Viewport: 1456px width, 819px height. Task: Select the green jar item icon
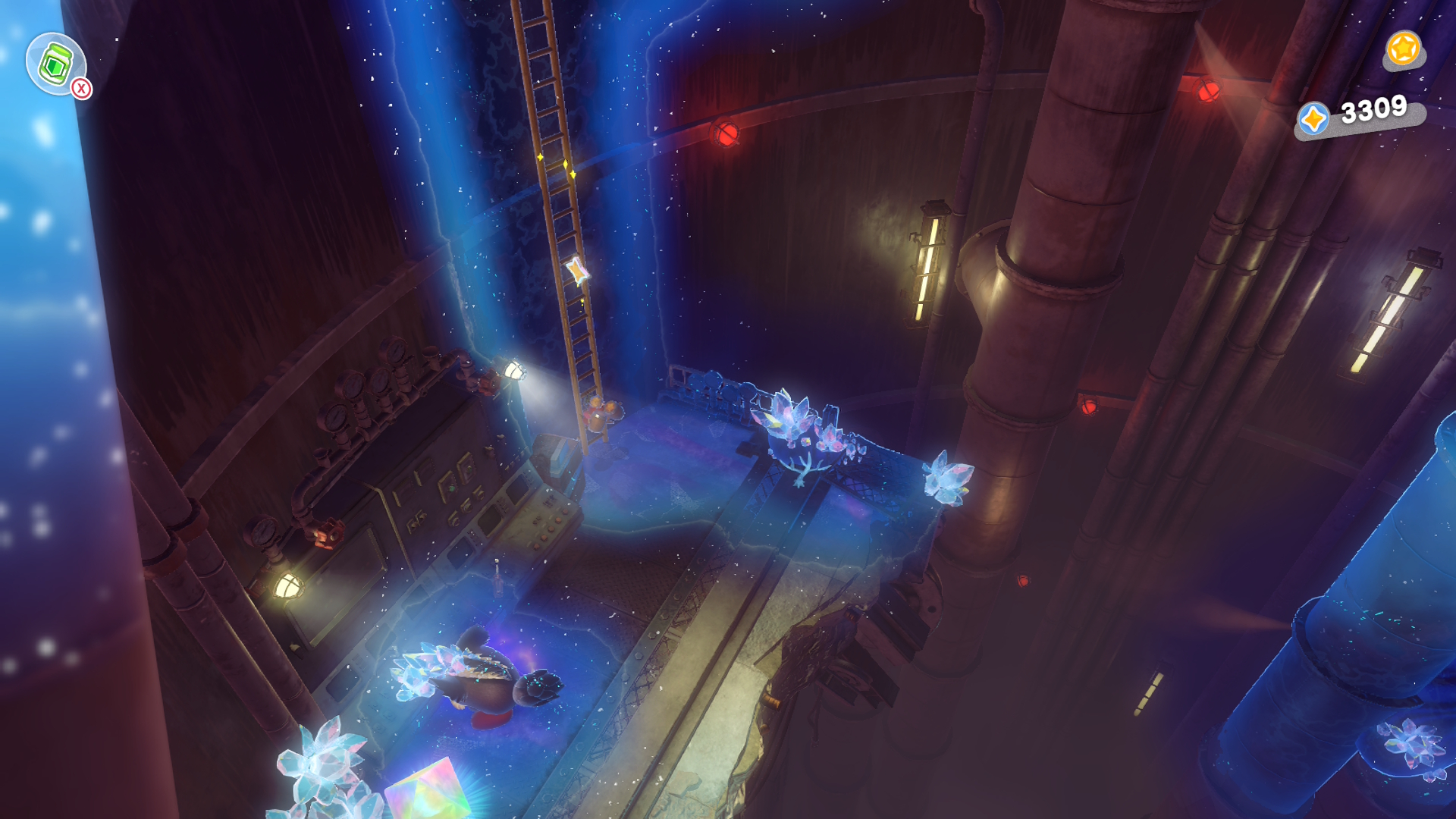[x=55, y=64]
